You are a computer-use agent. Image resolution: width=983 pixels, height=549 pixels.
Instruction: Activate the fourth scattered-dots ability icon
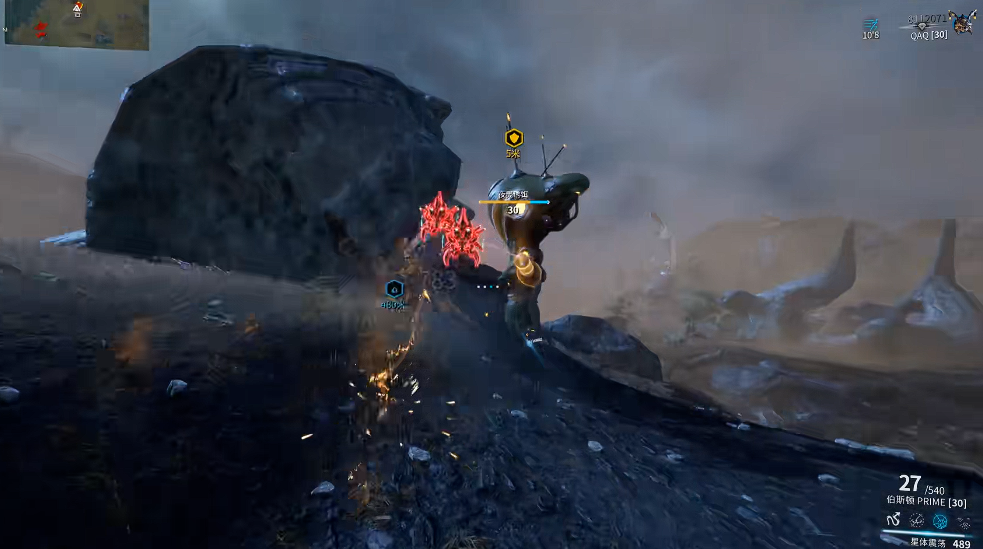click(x=963, y=520)
